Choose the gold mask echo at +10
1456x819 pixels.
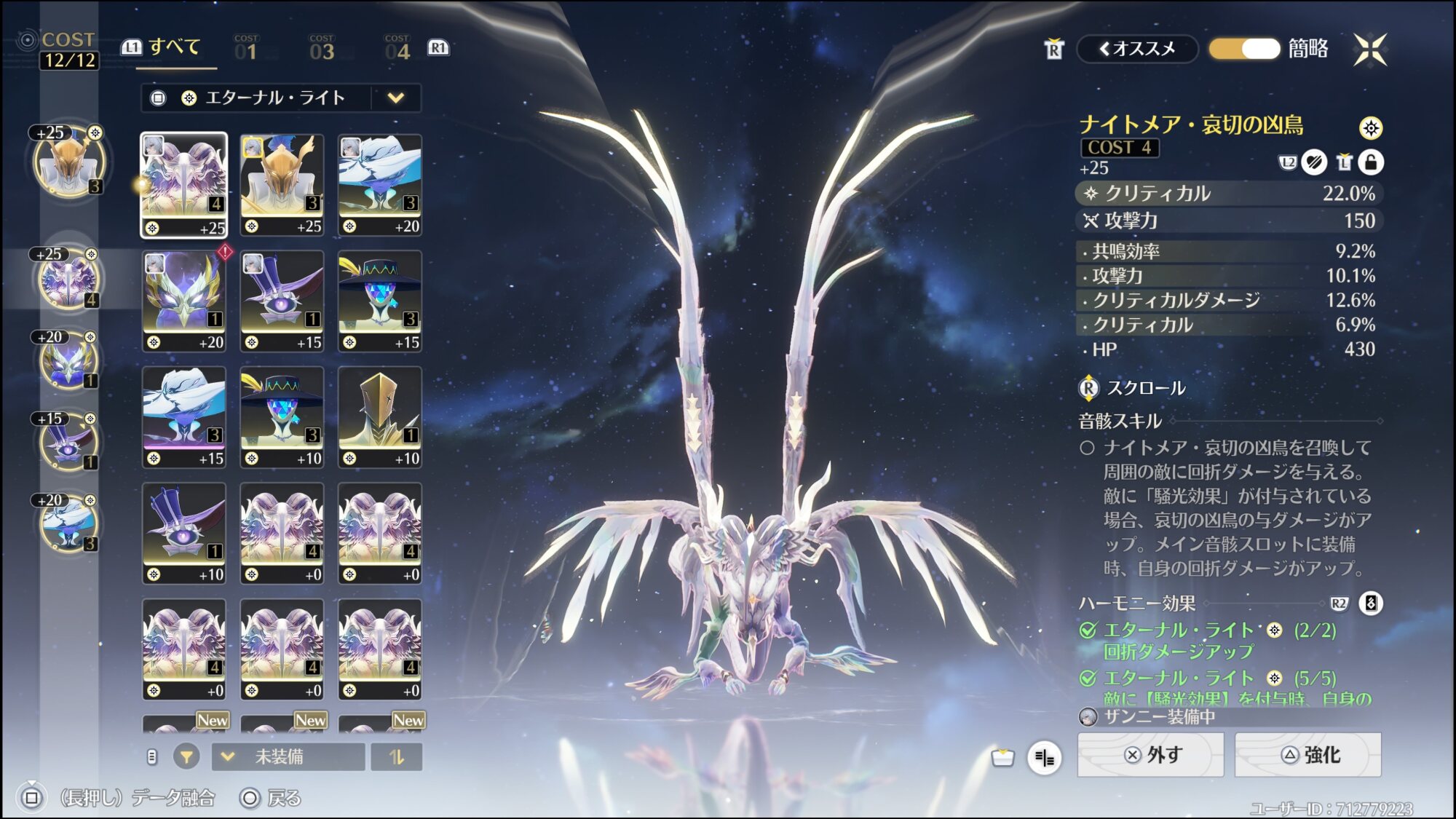click(x=379, y=417)
